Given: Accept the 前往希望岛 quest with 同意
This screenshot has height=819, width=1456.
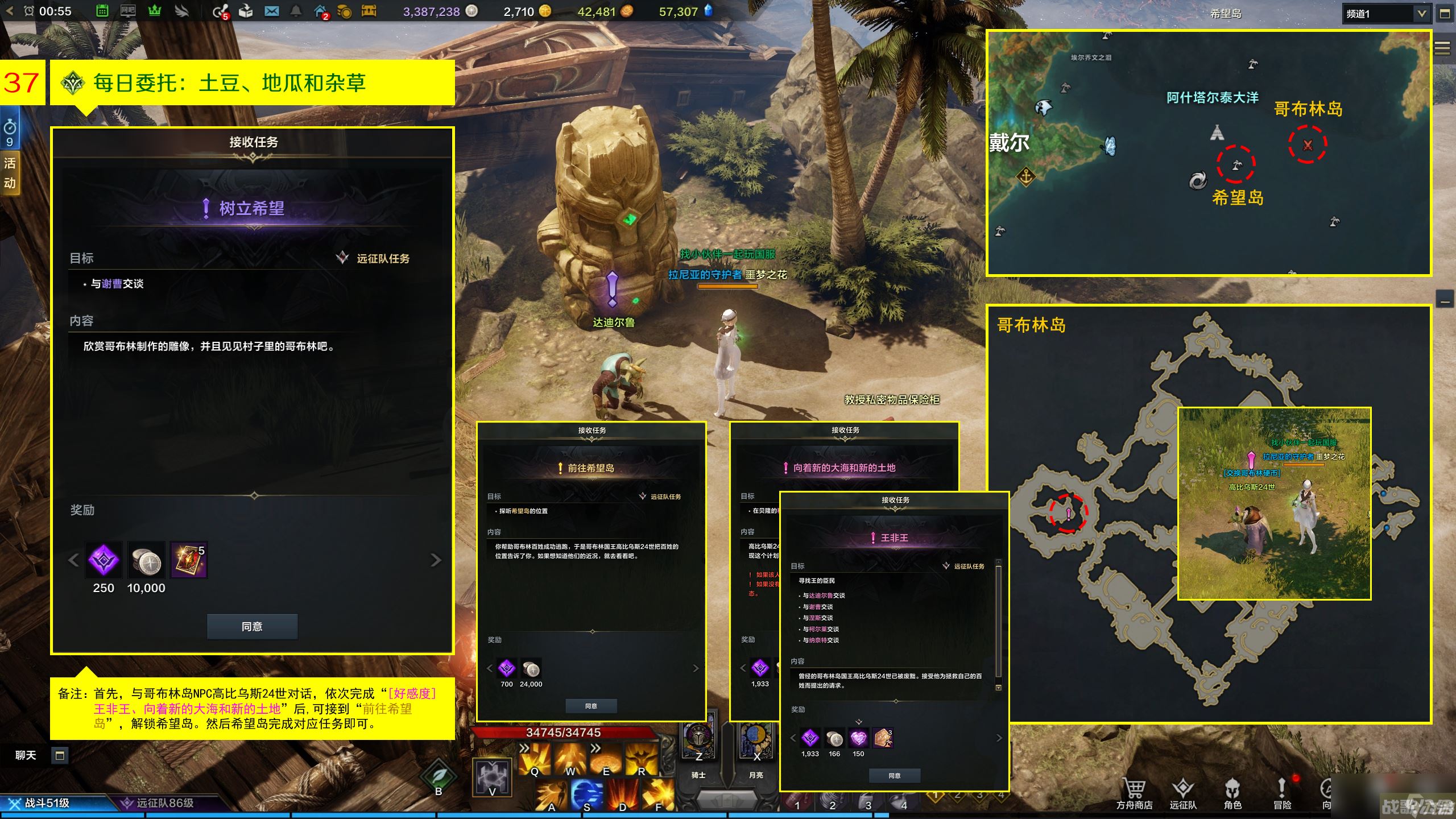Looking at the screenshot, I should tap(591, 706).
